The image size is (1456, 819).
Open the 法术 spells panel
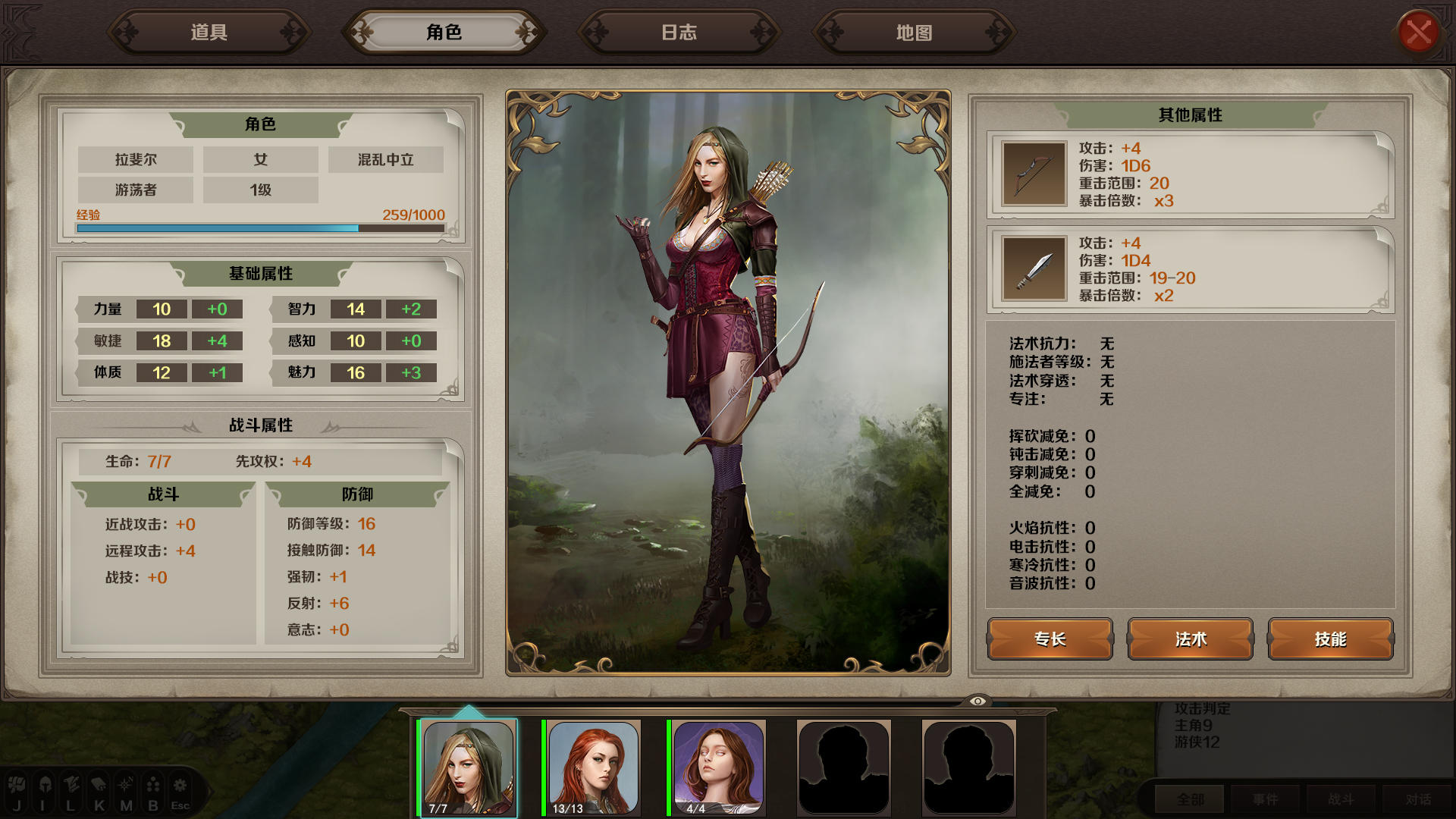1190,639
